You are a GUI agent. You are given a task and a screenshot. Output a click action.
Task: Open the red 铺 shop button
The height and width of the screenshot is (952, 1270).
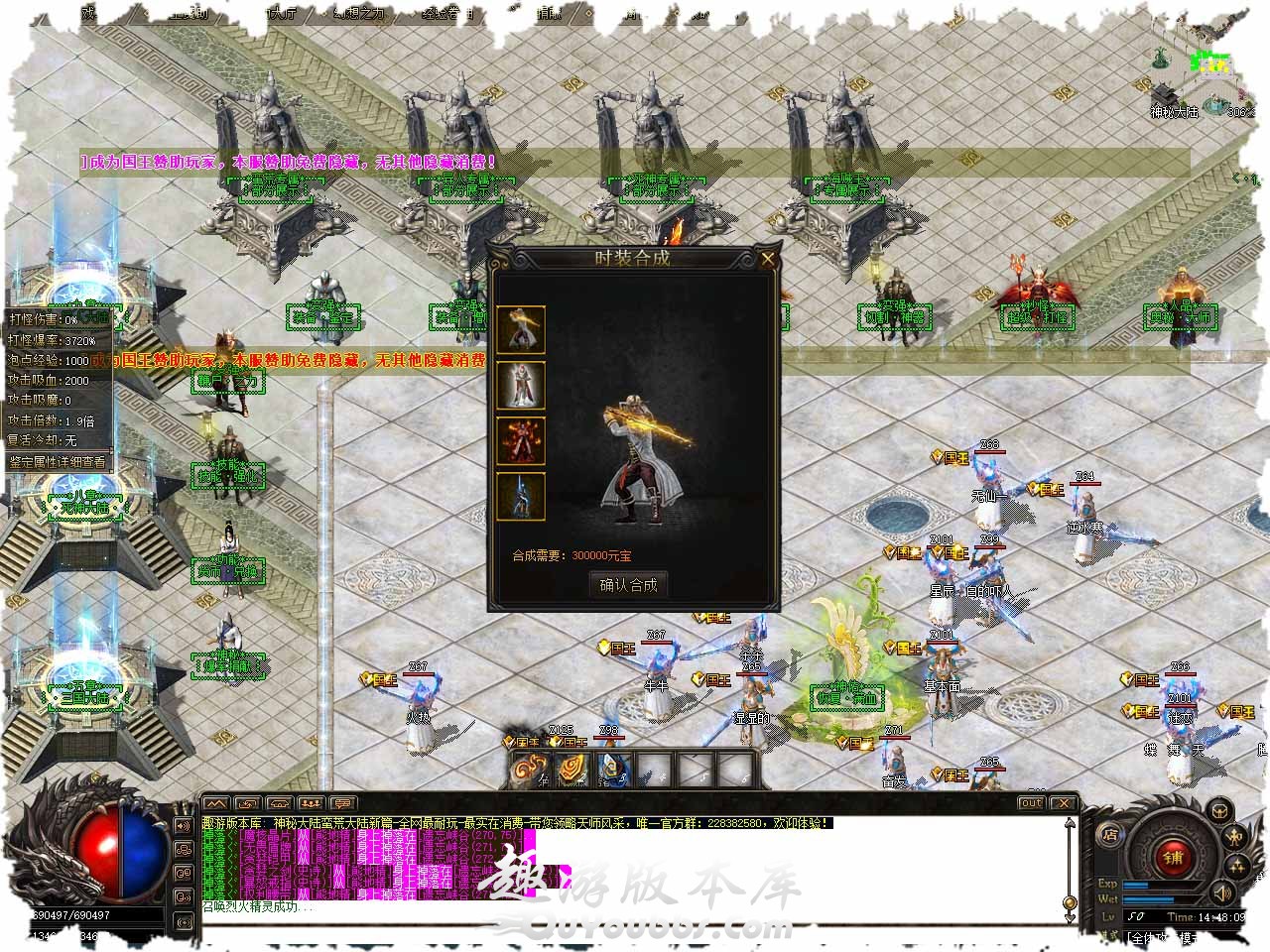point(1172,857)
